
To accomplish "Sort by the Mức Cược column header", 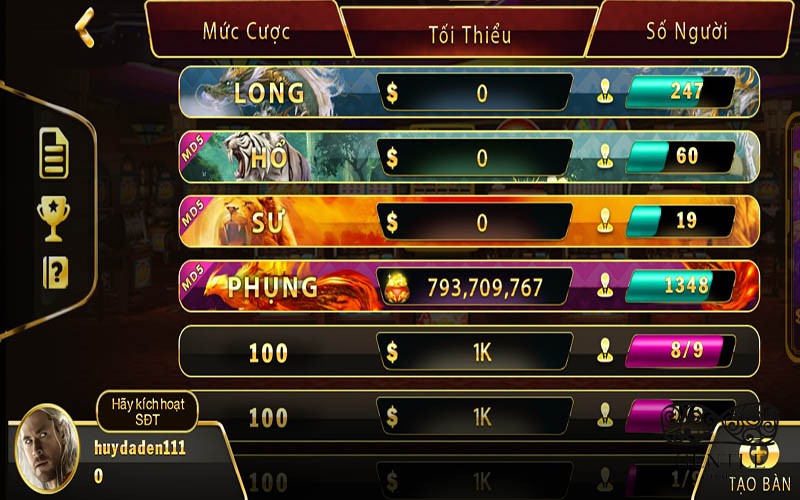I will 246,30.
